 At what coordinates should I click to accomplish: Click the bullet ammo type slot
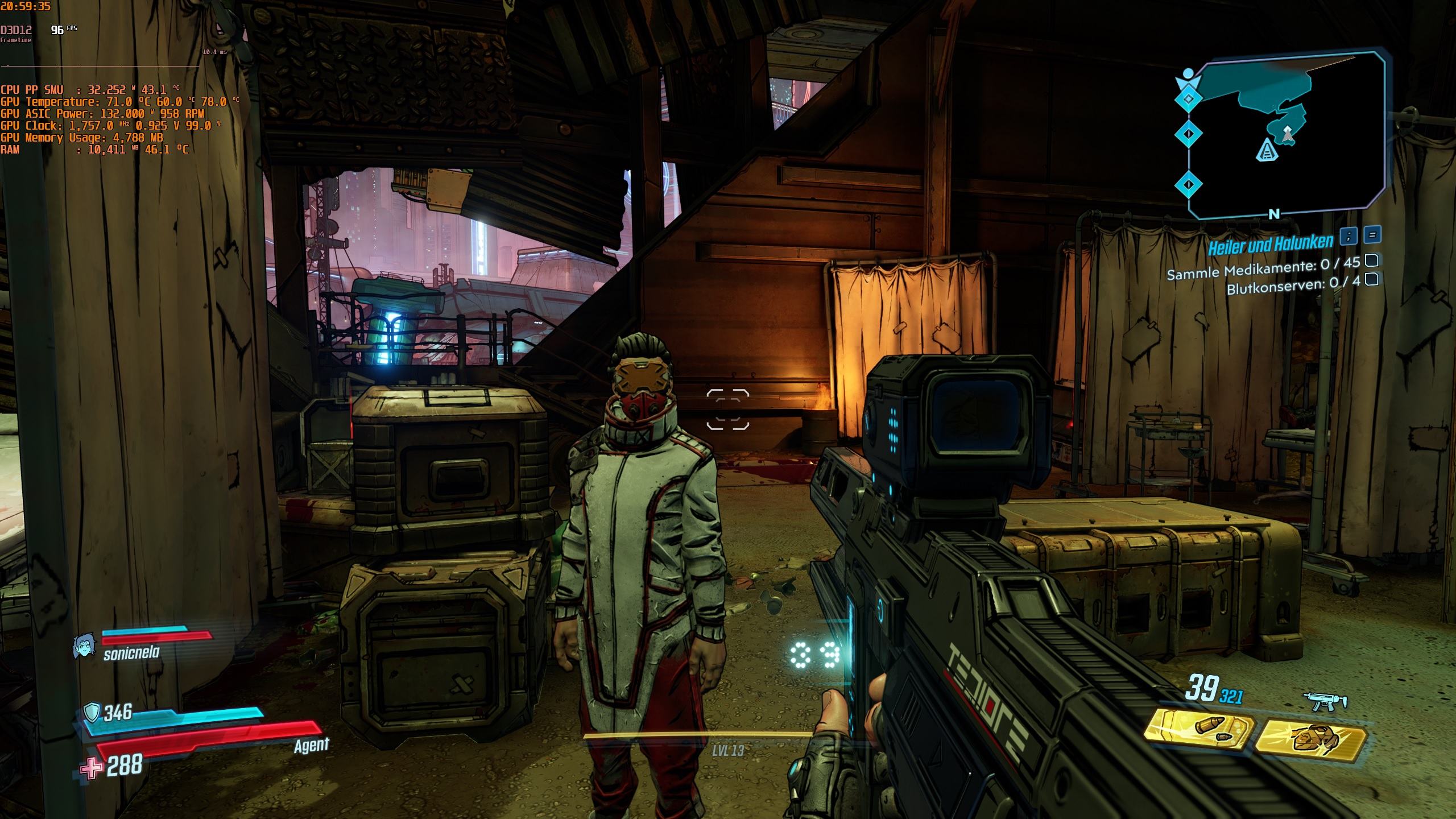pyautogui.click(x=1198, y=729)
